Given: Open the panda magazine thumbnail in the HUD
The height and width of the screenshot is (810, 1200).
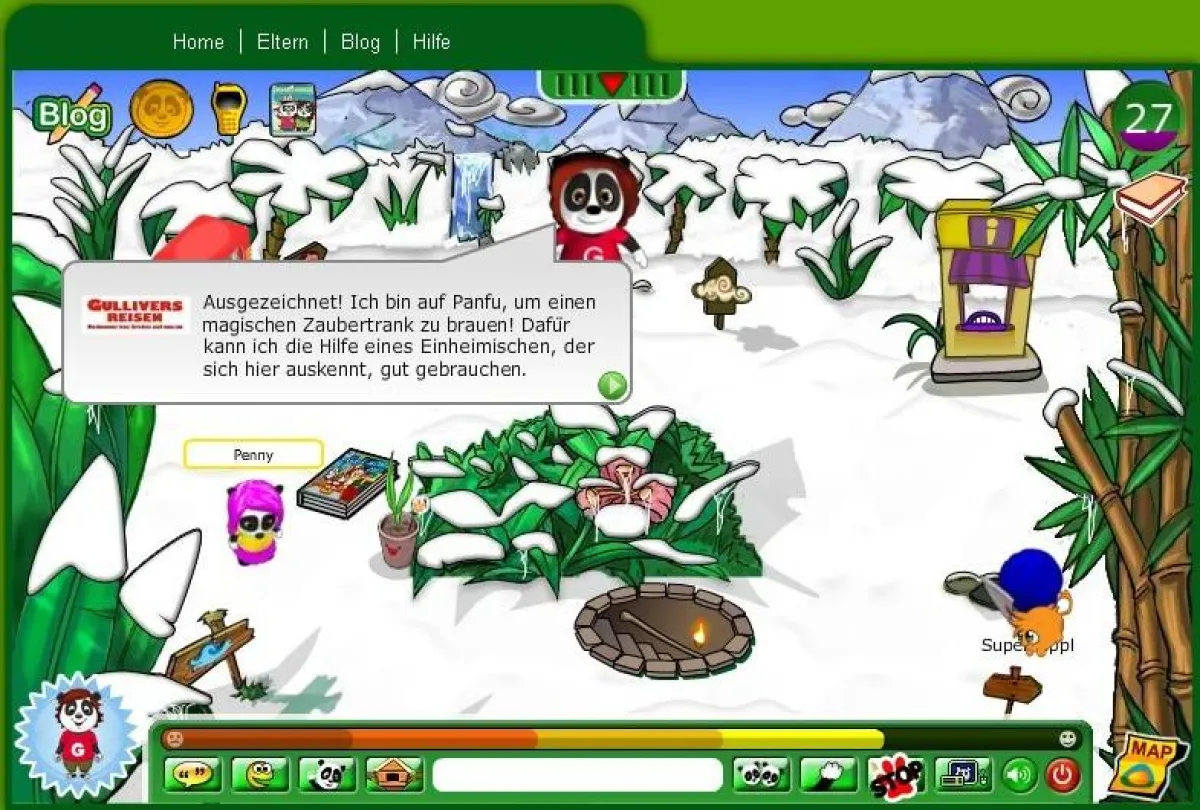Looking at the screenshot, I should [293, 110].
